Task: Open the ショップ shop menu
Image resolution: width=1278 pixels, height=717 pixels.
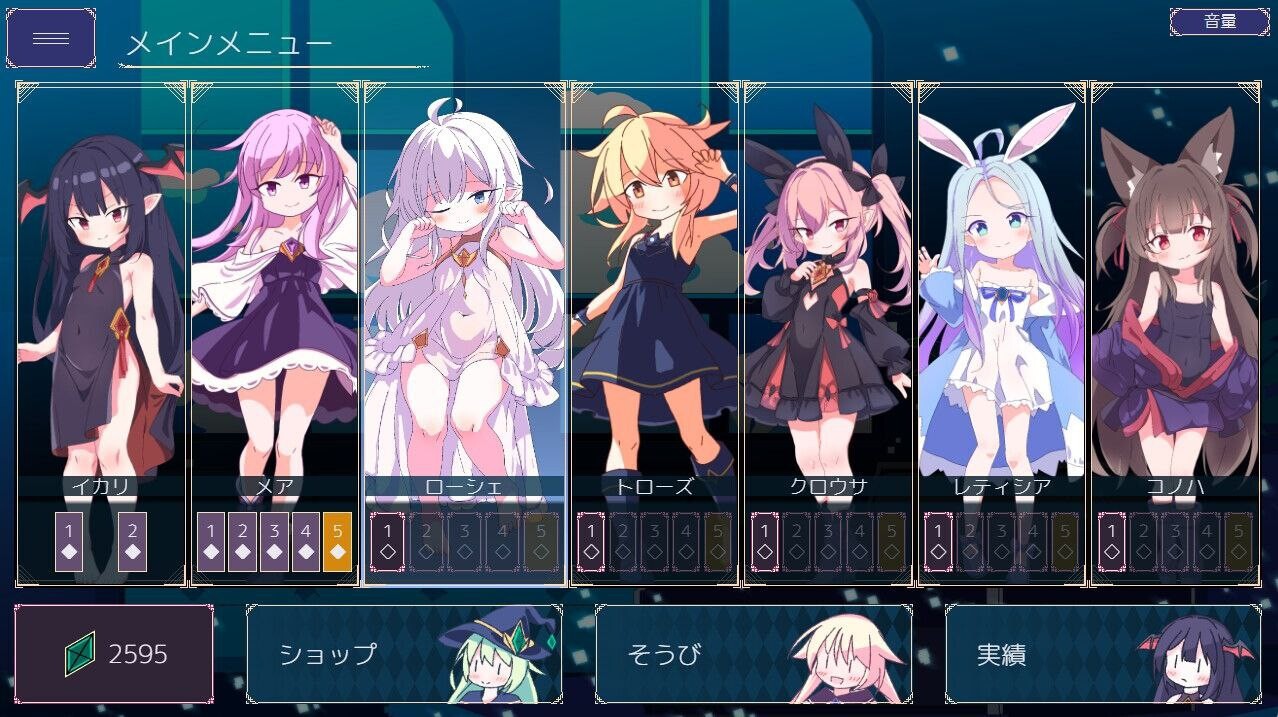Action: pos(404,654)
